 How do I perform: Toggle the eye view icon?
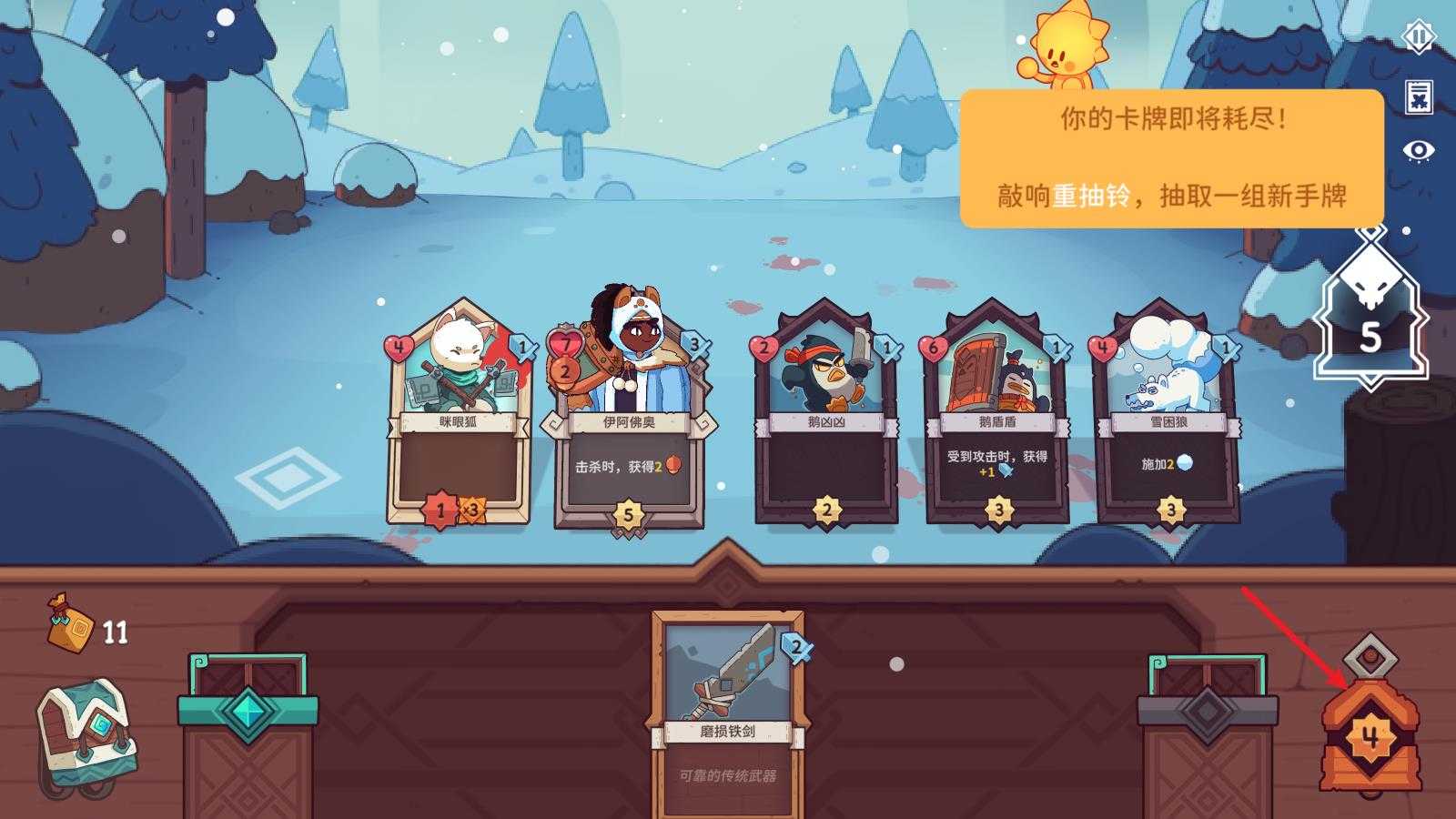pyautogui.click(x=1418, y=150)
